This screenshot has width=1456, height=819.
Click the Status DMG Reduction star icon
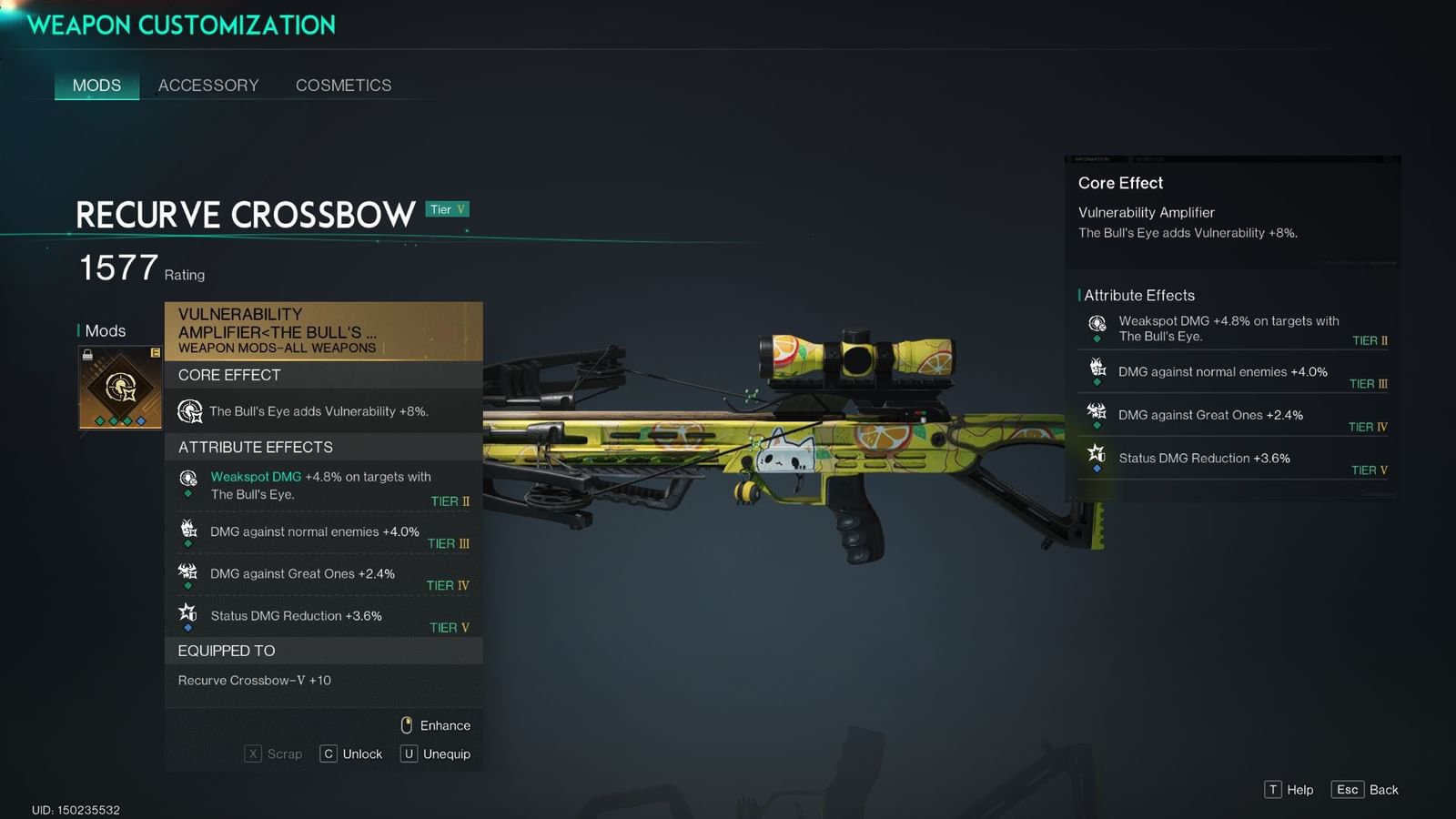click(x=188, y=612)
